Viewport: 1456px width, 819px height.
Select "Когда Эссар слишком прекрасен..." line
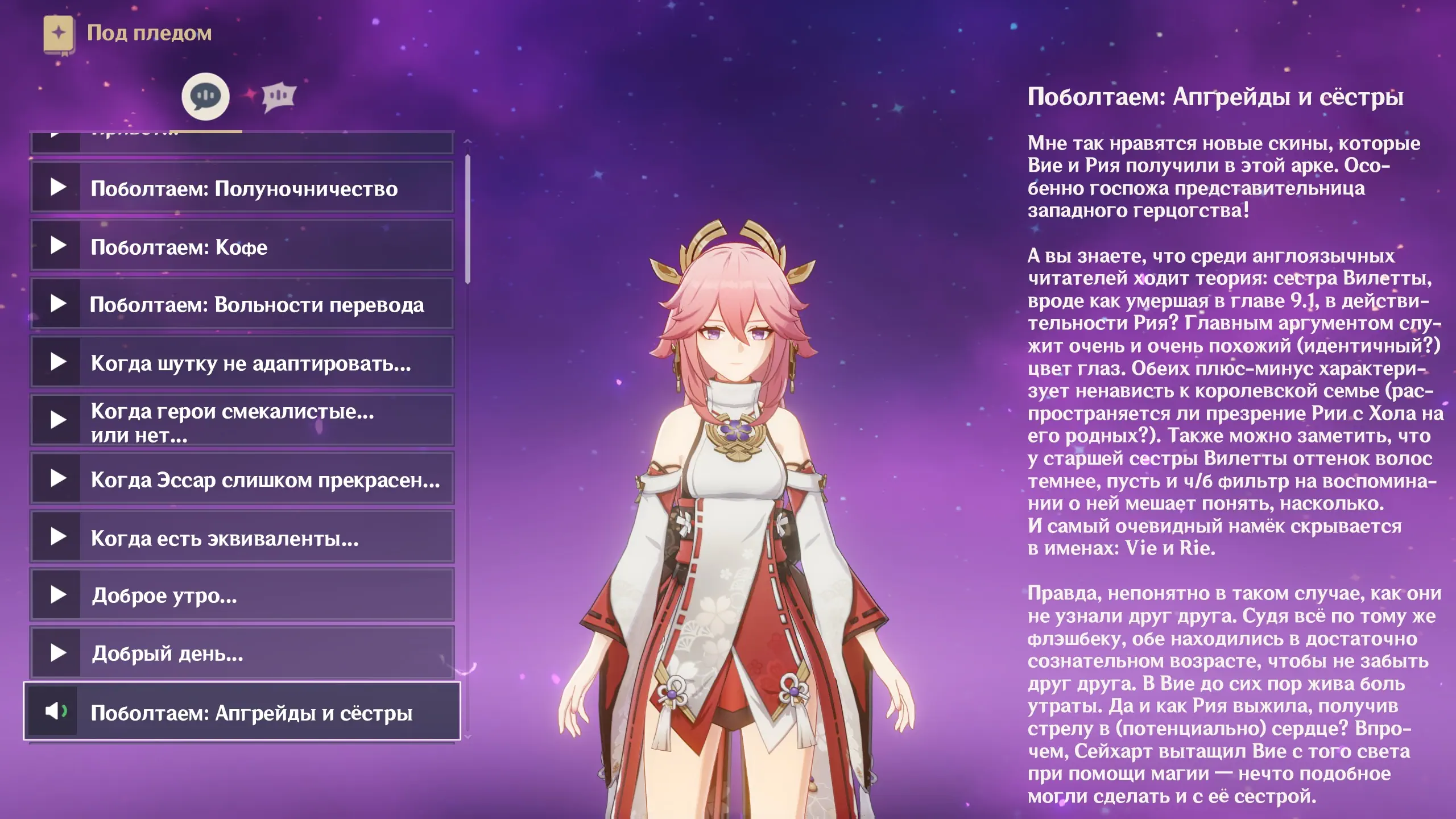click(x=242, y=479)
